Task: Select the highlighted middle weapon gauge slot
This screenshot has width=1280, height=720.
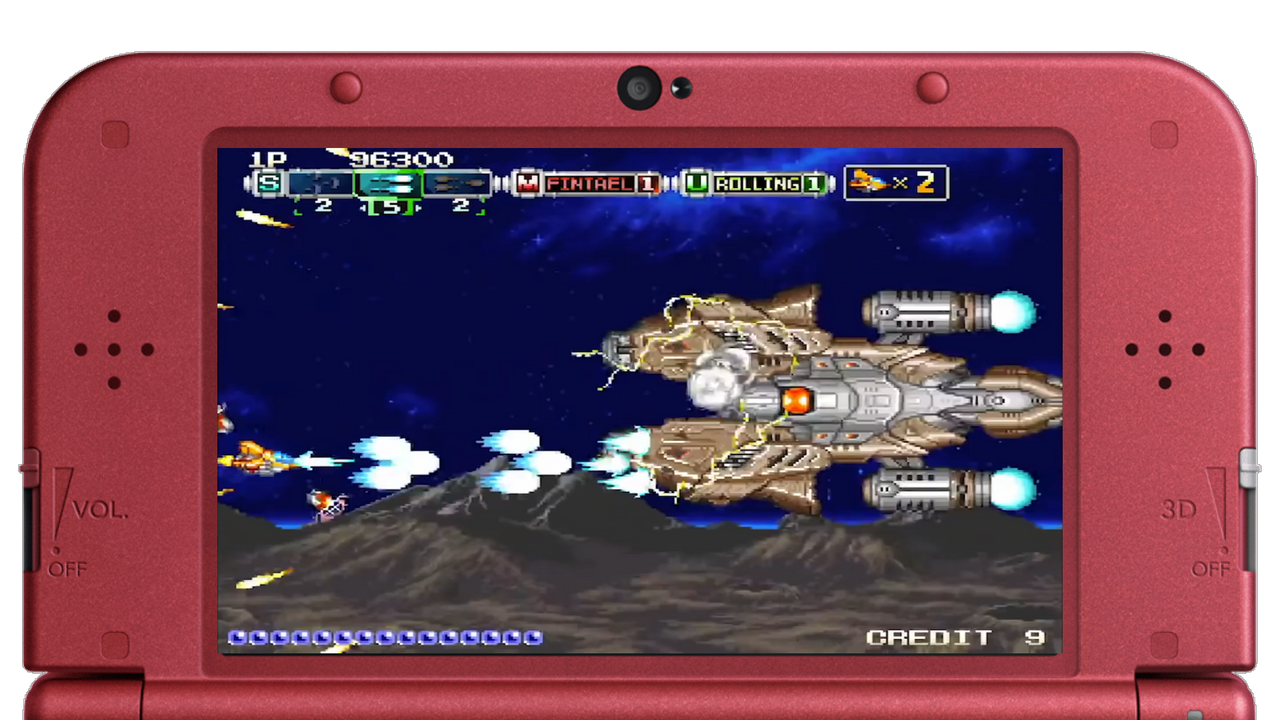Action: 390,184
